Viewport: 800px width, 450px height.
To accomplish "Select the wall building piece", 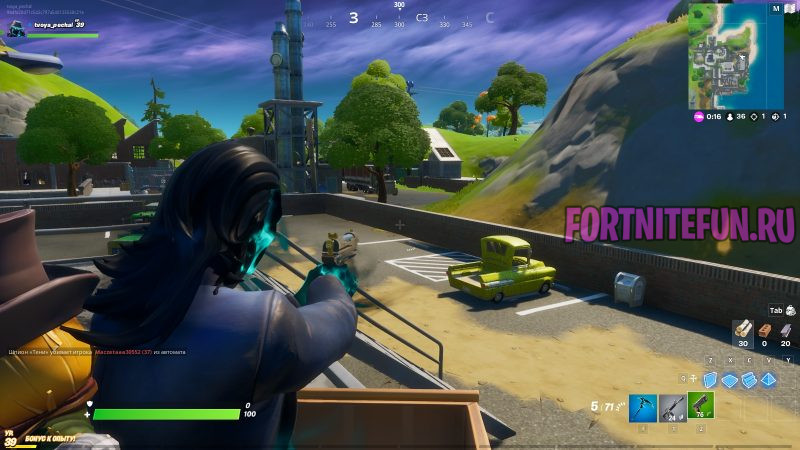I will (711, 379).
